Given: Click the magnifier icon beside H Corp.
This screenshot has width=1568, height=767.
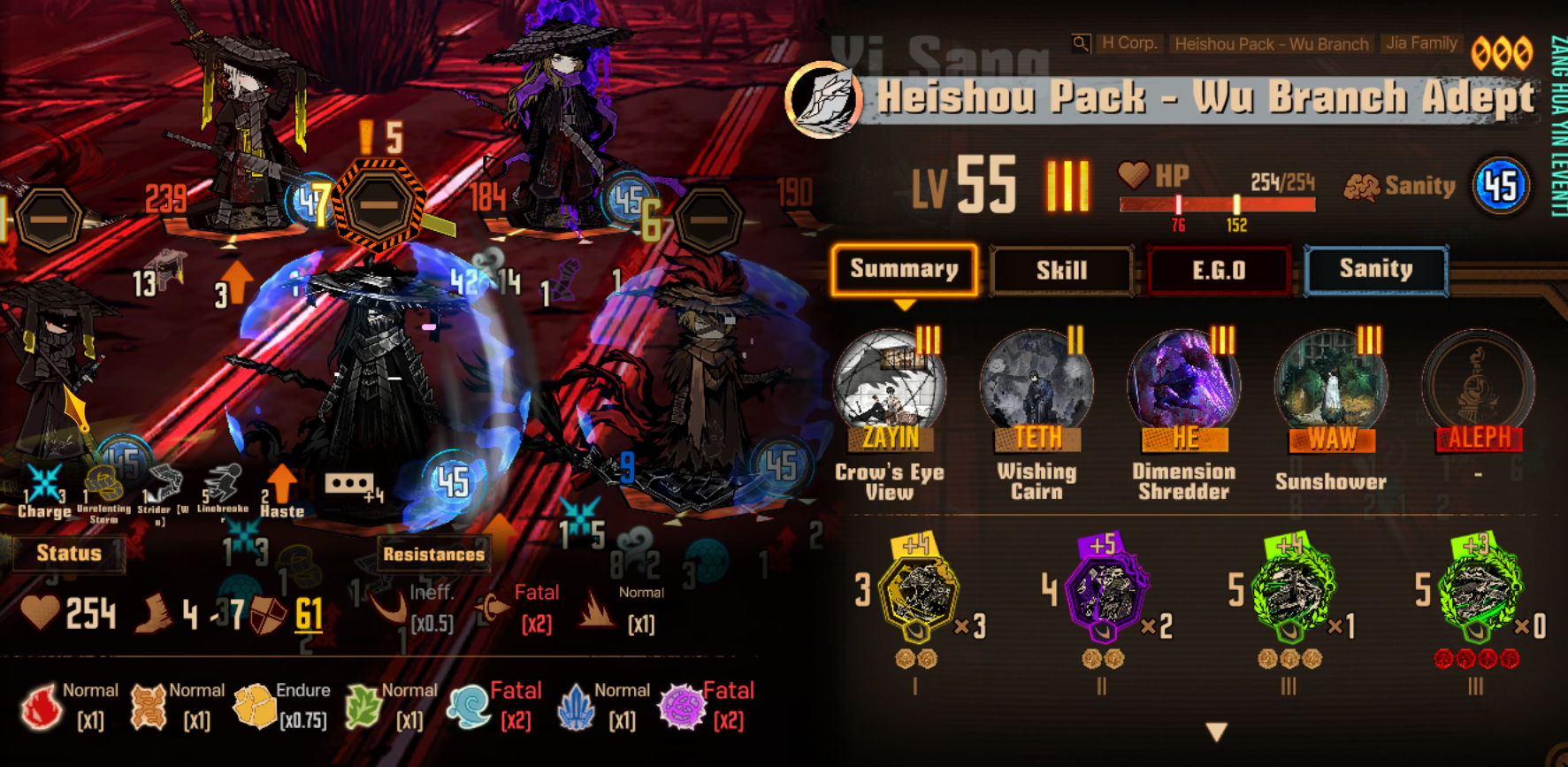Looking at the screenshot, I should point(1081,43).
